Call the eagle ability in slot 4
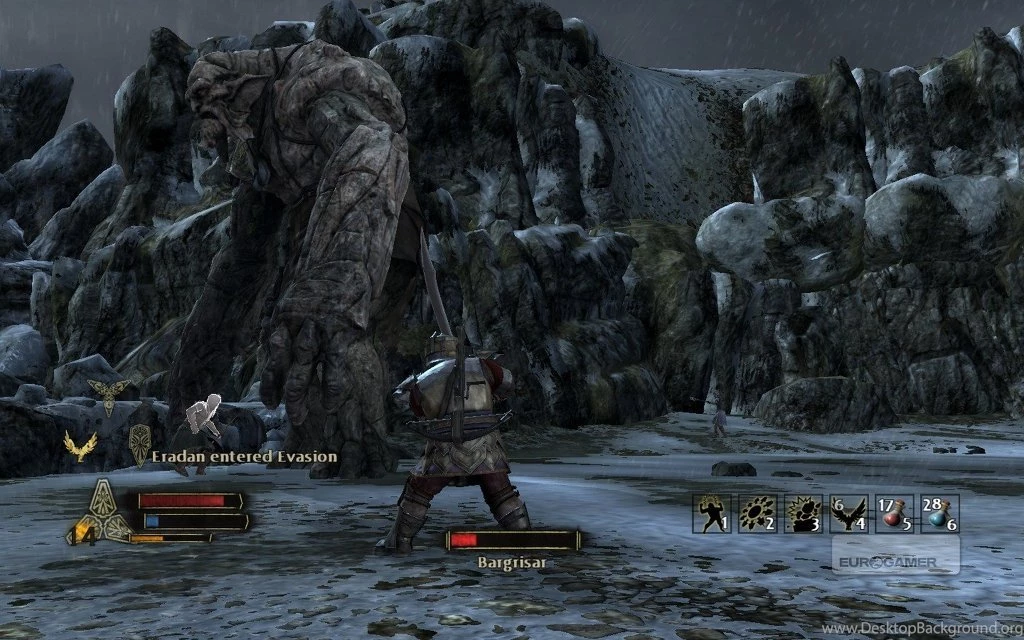This screenshot has width=1024, height=640. pyautogui.click(x=848, y=513)
